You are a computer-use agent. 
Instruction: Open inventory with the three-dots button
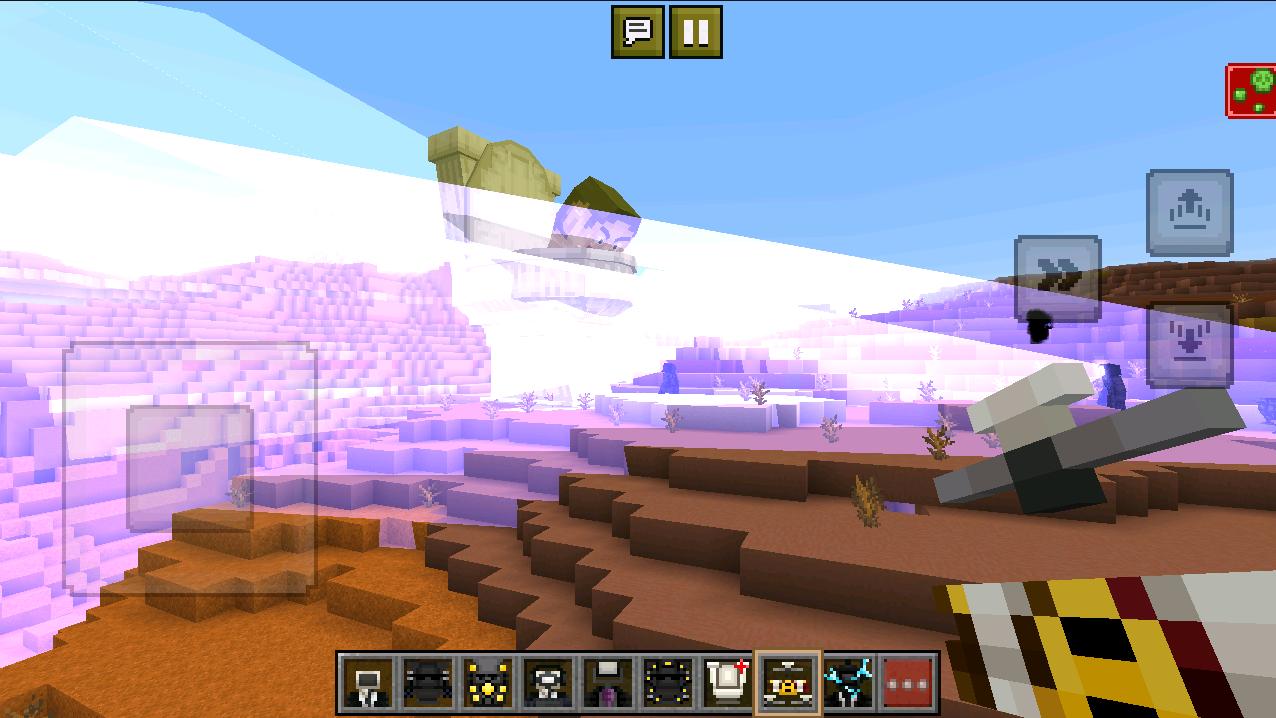(x=908, y=683)
